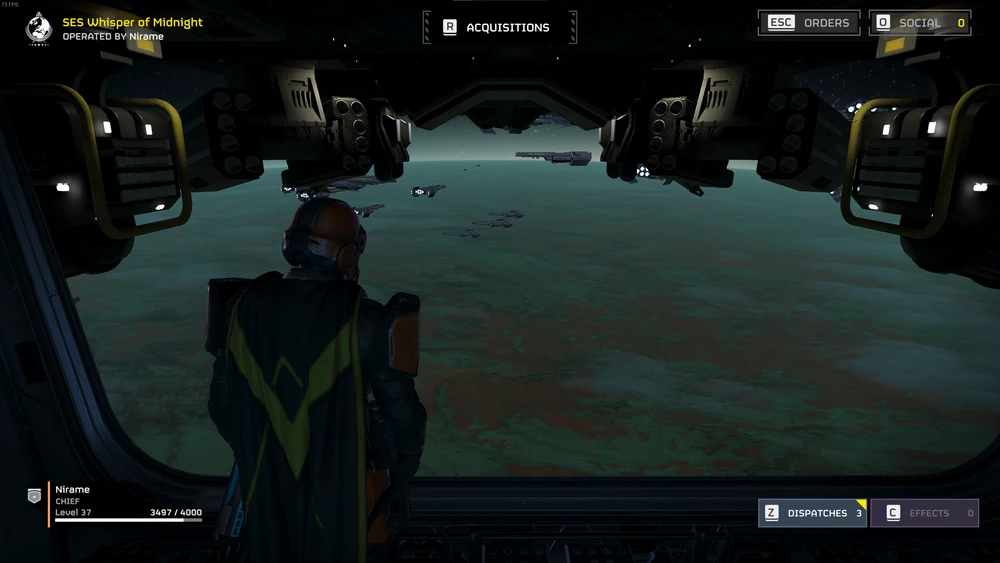View the Dispatches messages
1000x563 pixels.
click(x=812, y=513)
